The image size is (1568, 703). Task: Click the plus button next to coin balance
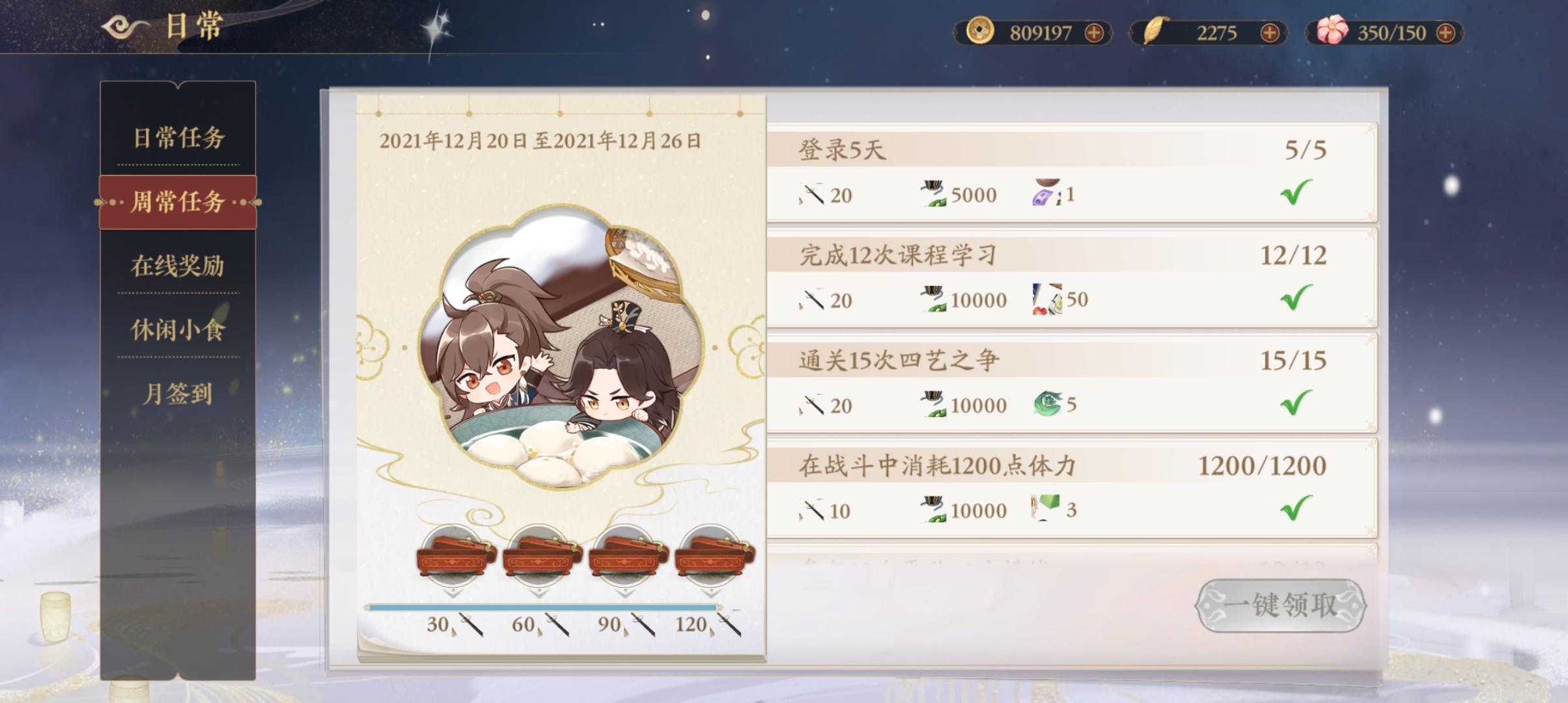(1099, 31)
